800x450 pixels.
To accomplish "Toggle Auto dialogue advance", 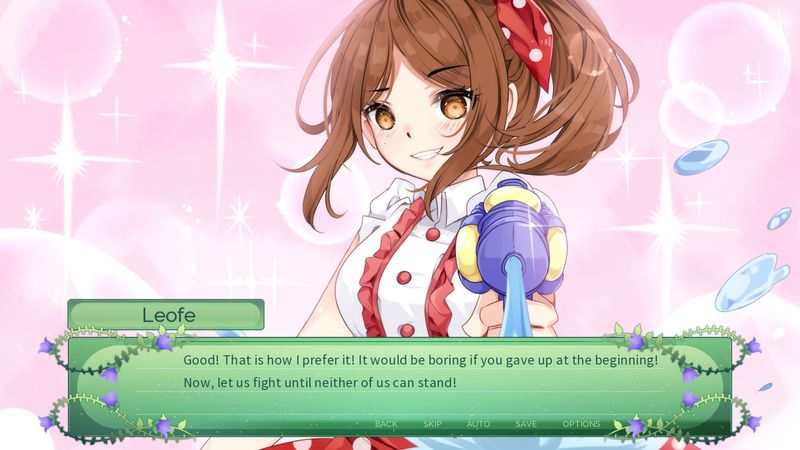I will pos(478,424).
